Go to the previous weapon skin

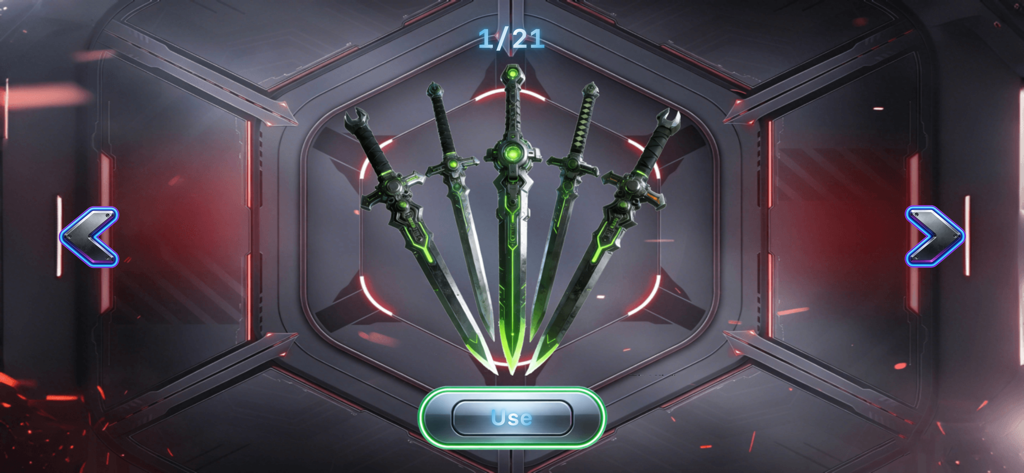(x=89, y=237)
